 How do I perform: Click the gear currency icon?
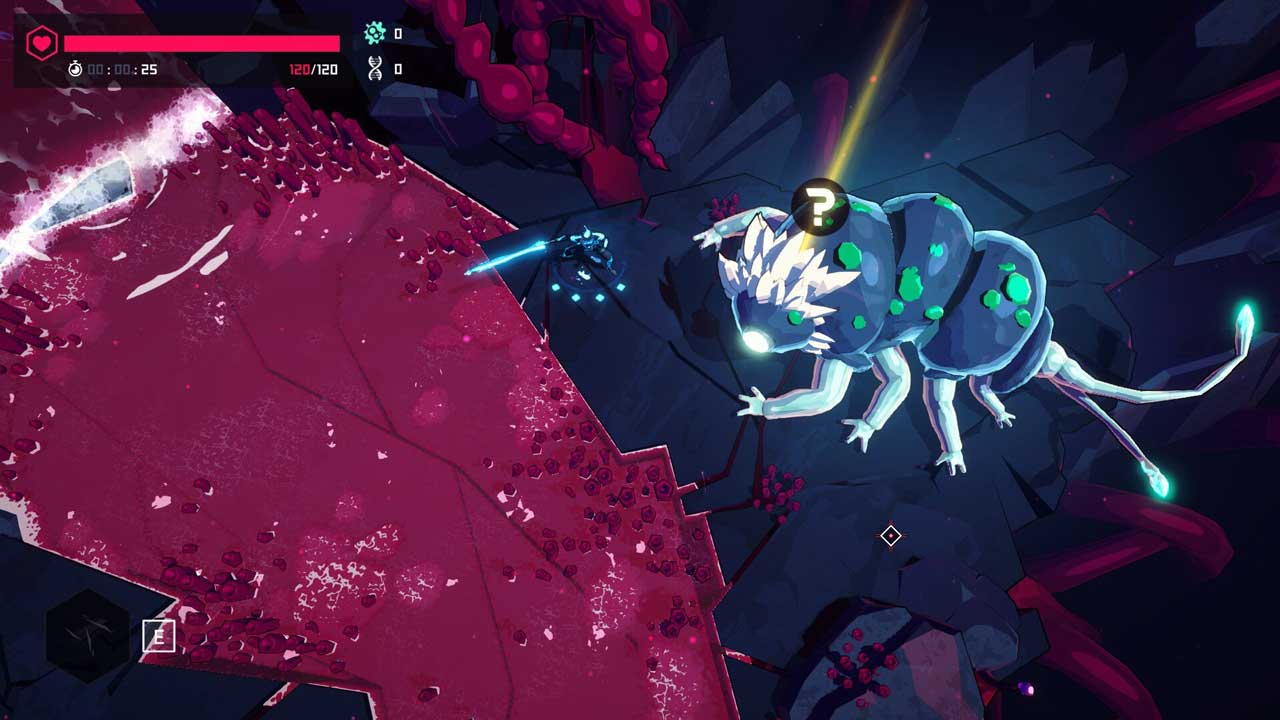click(375, 33)
